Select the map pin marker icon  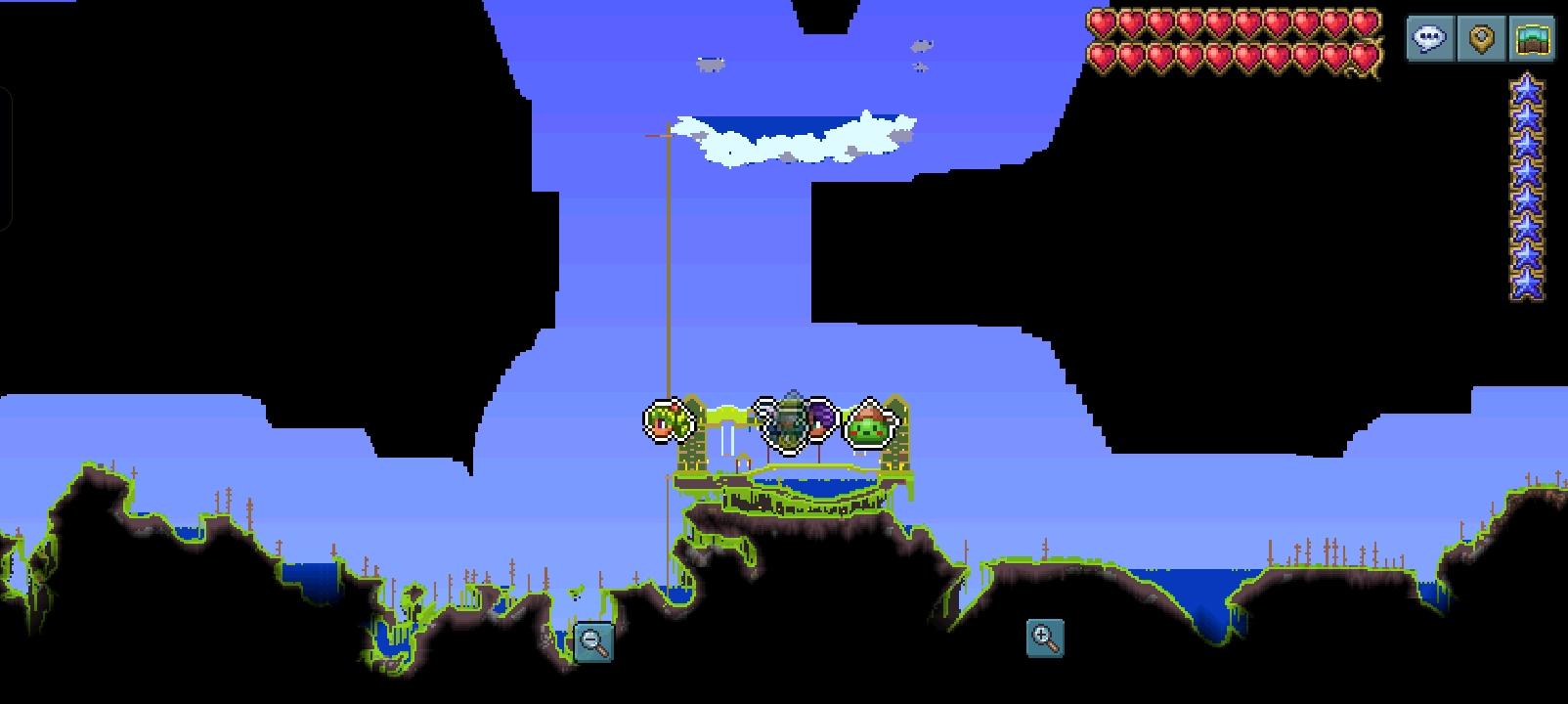1482,40
